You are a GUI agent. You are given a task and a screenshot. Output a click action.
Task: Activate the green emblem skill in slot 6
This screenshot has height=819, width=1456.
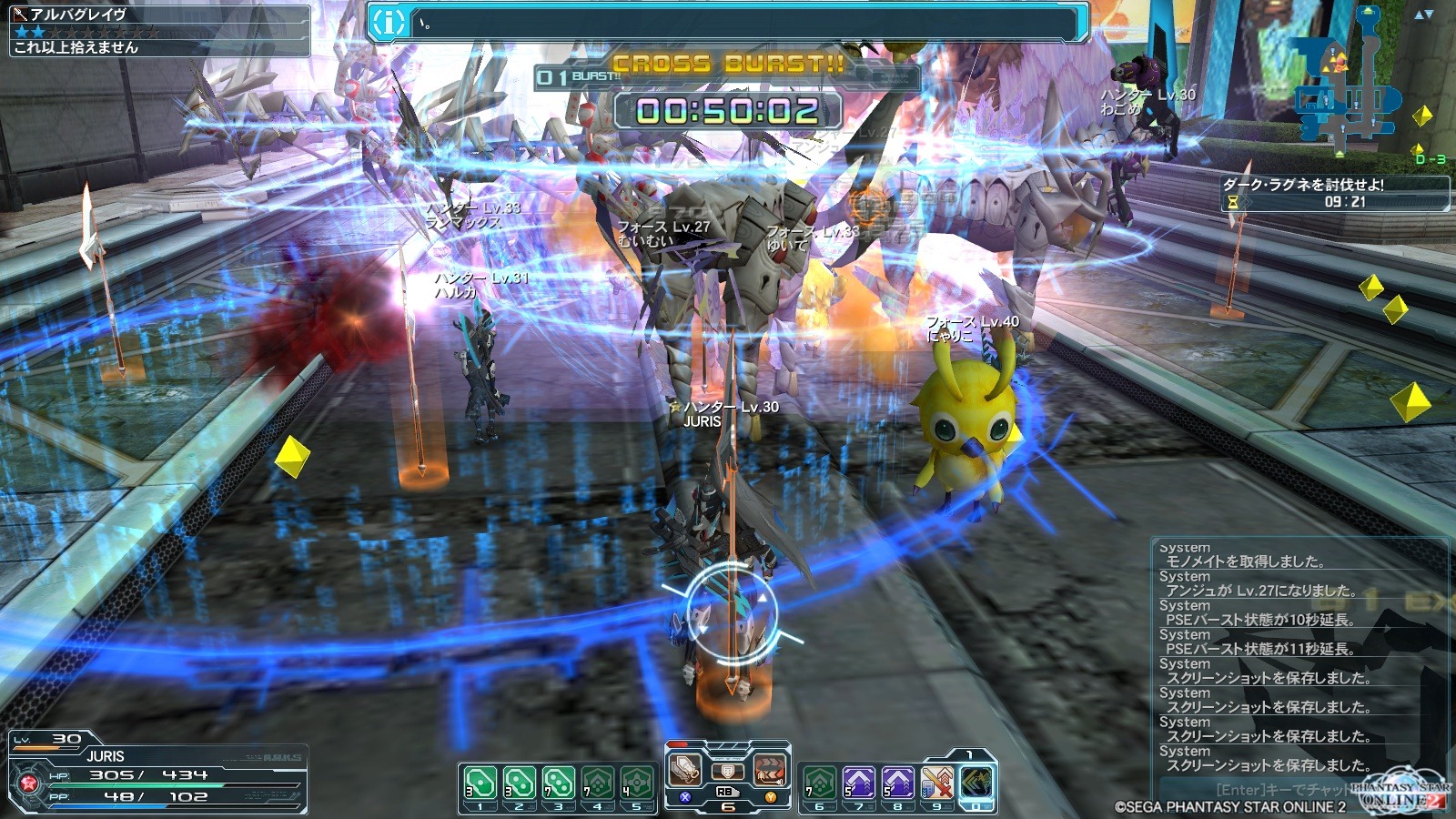click(819, 784)
